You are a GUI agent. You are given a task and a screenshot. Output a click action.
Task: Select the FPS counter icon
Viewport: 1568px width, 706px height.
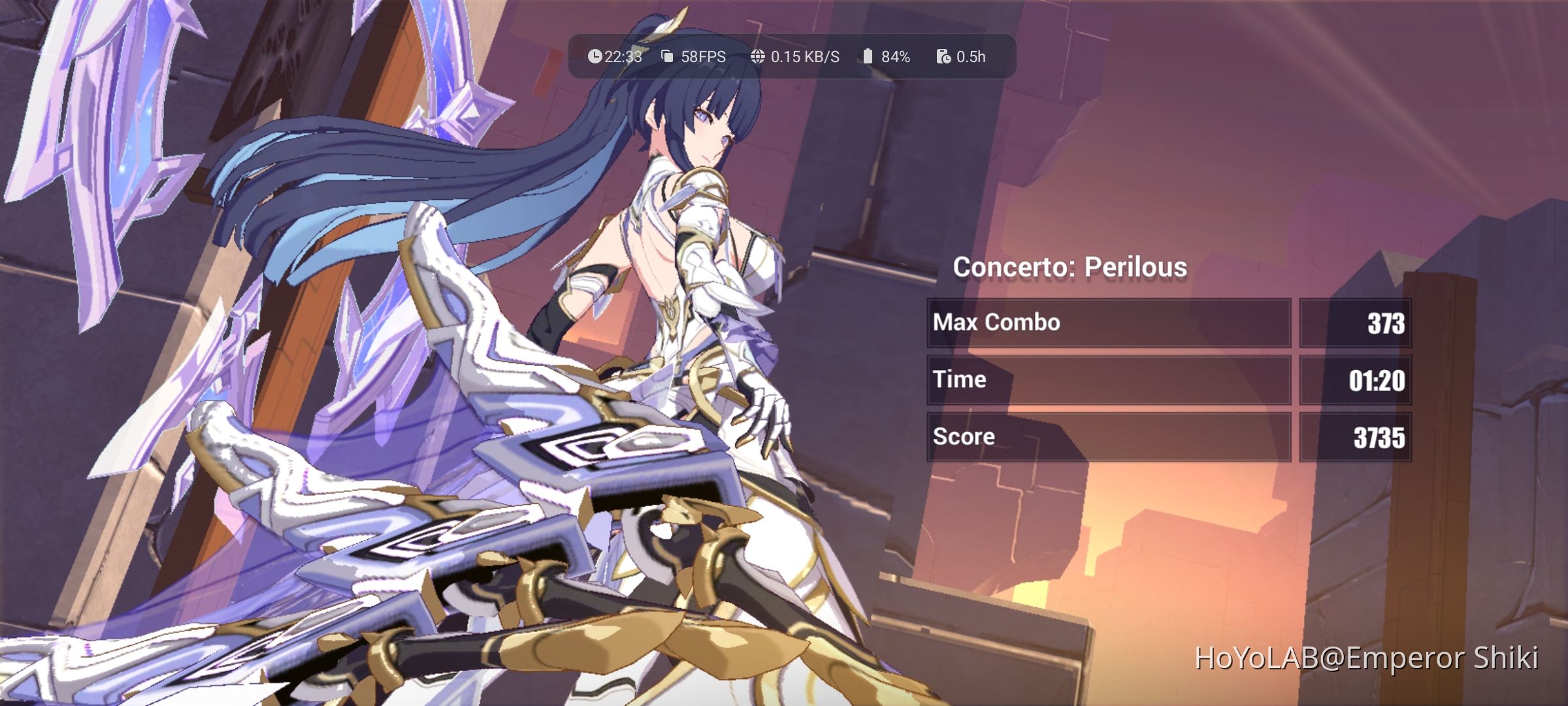click(x=666, y=57)
